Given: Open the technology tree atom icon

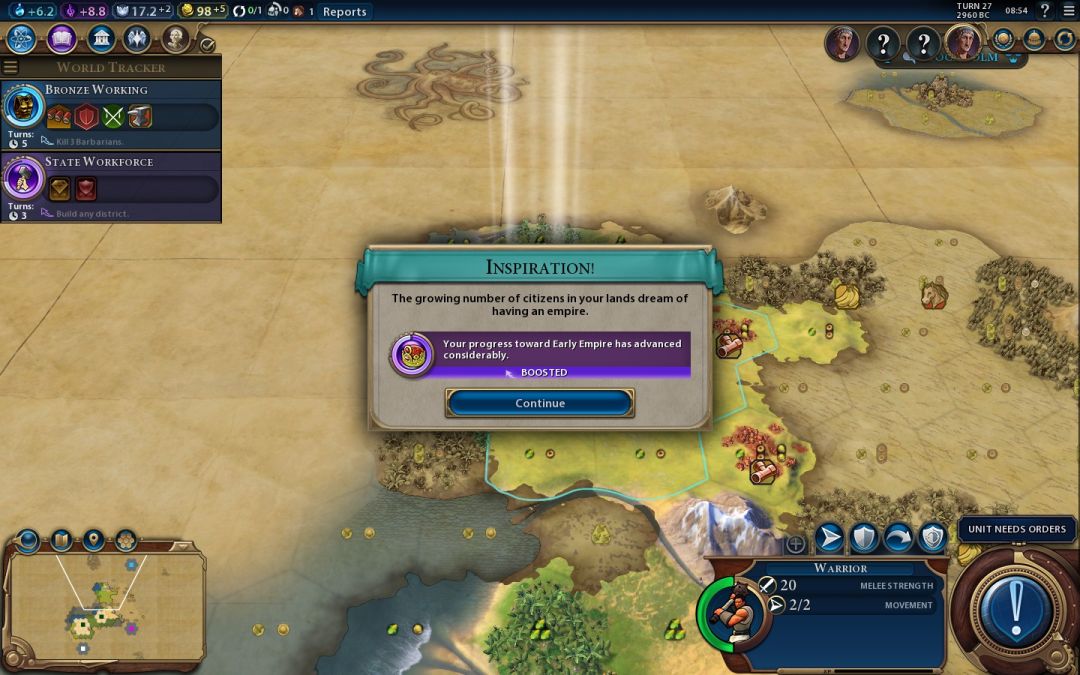Looking at the screenshot, I should (x=22, y=39).
